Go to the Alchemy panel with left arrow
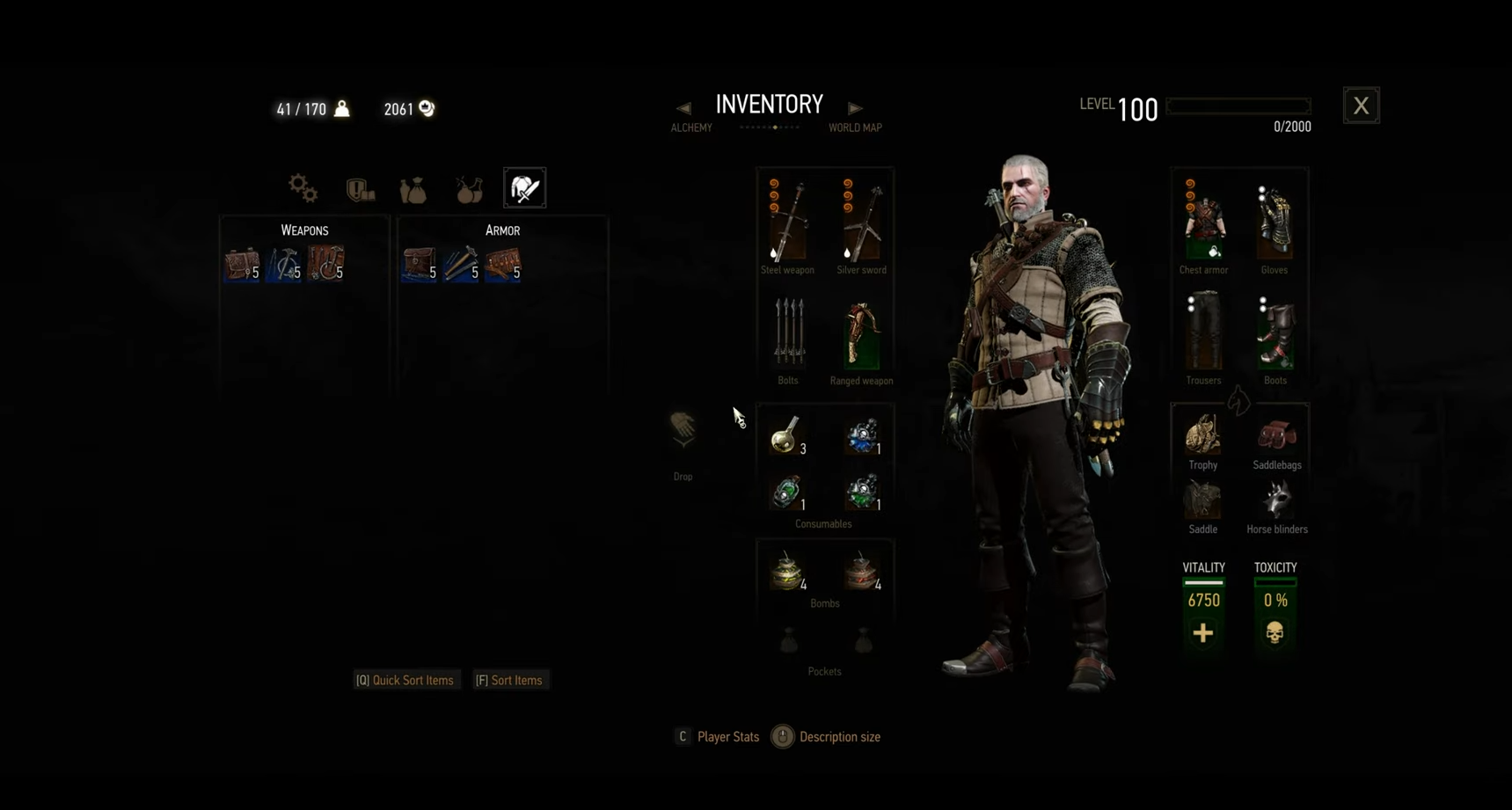This screenshot has height=810, width=1512. coord(683,108)
